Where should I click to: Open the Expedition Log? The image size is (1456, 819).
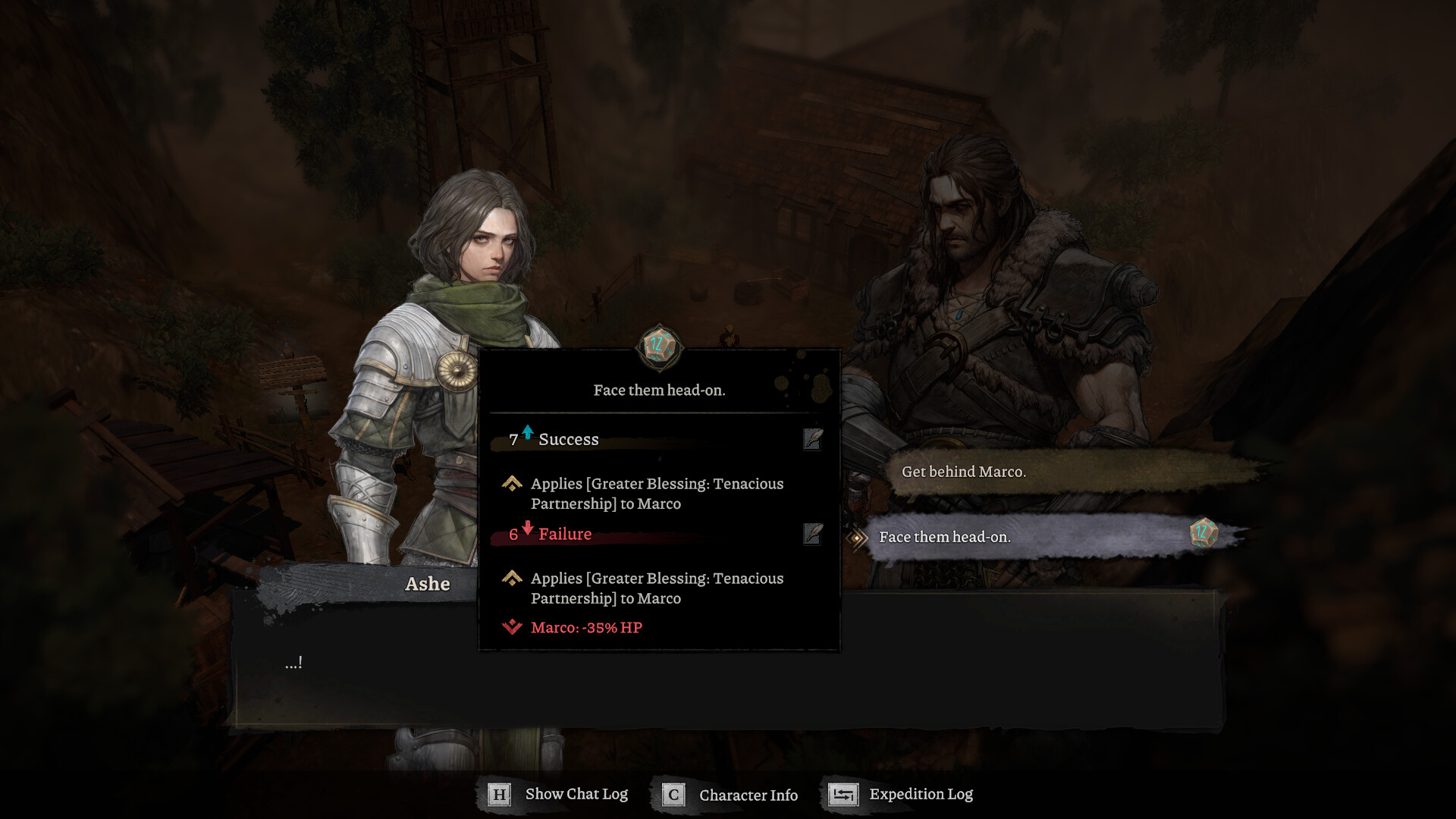(901, 794)
